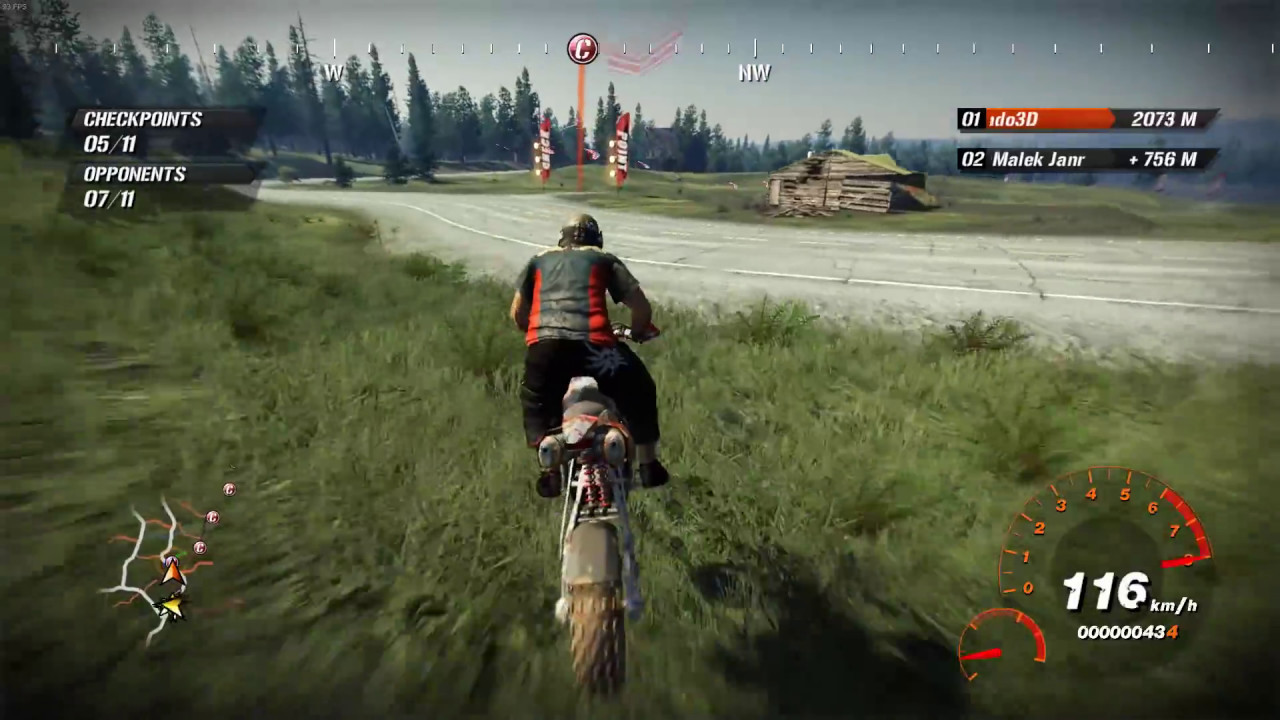
Task: Choose the Malek Janr leaderboard row
Action: coord(1087,160)
